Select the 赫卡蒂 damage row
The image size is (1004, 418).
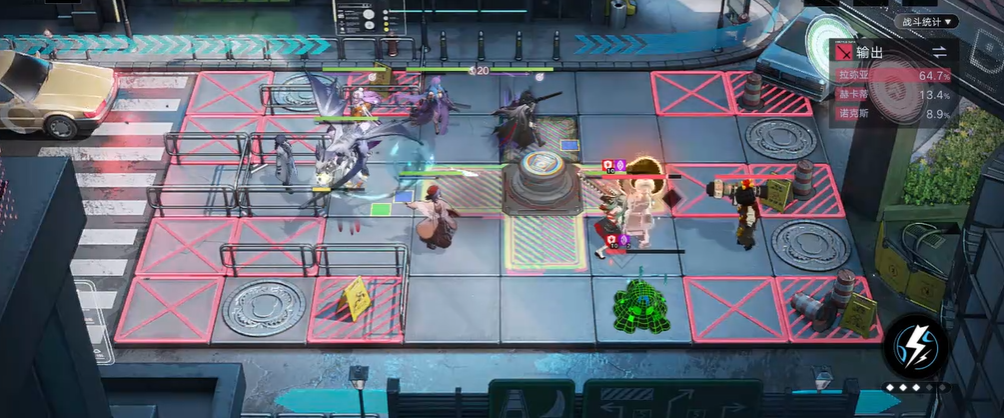[893, 95]
